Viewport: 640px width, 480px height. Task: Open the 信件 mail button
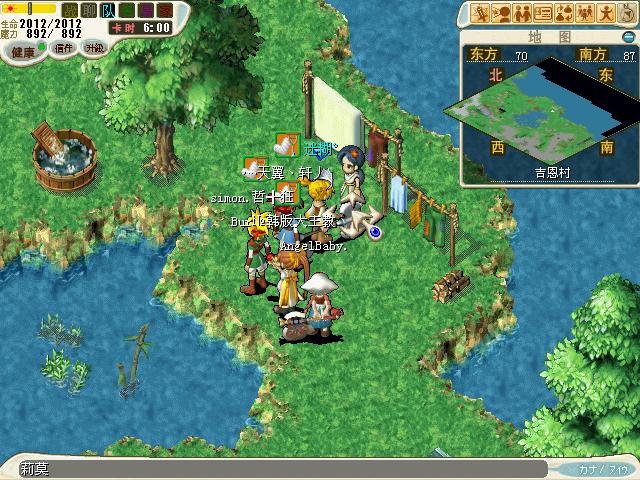(65, 48)
